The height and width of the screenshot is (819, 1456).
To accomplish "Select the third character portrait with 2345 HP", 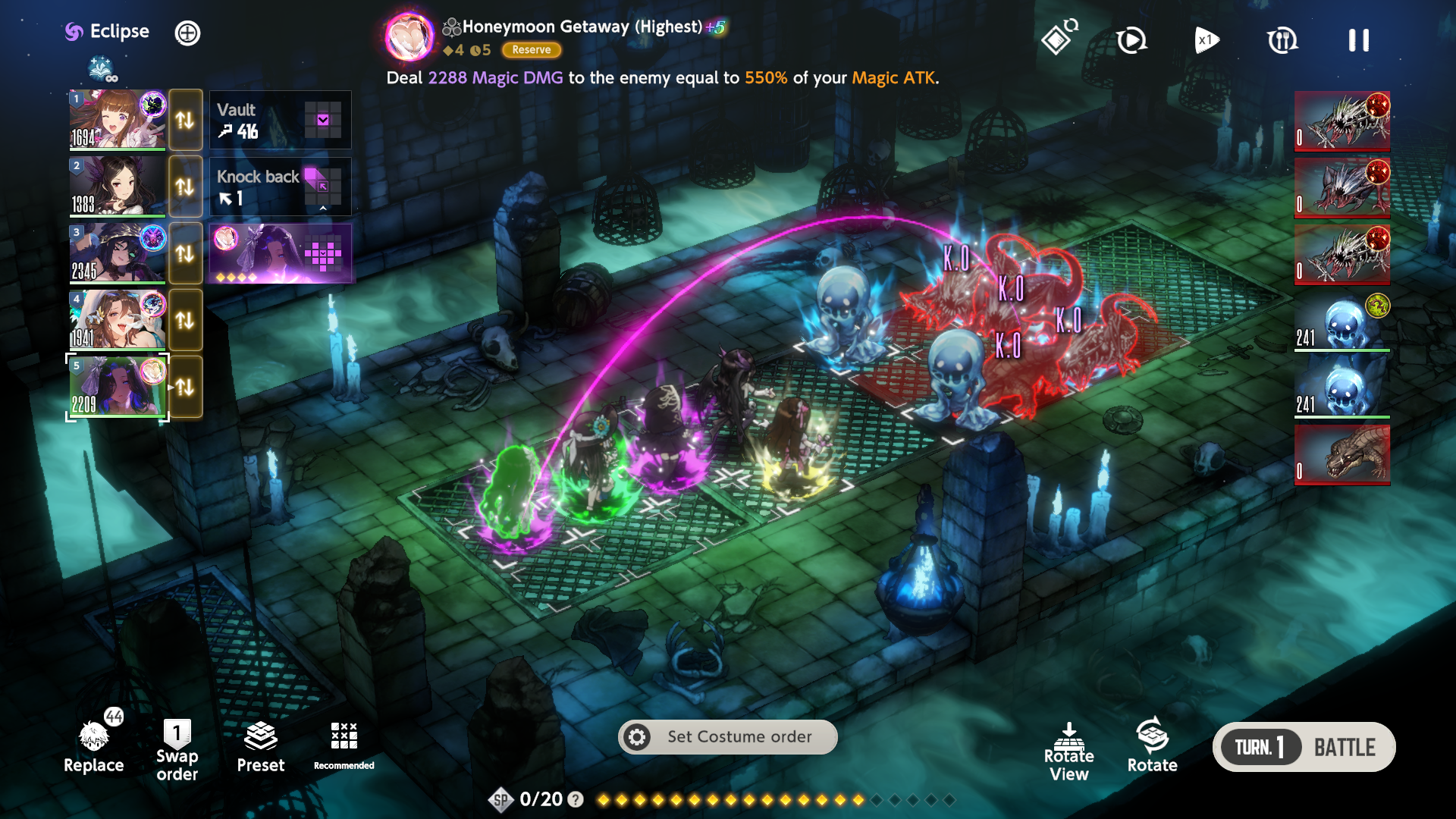I will pyautogui.click(x=118, y=253).
